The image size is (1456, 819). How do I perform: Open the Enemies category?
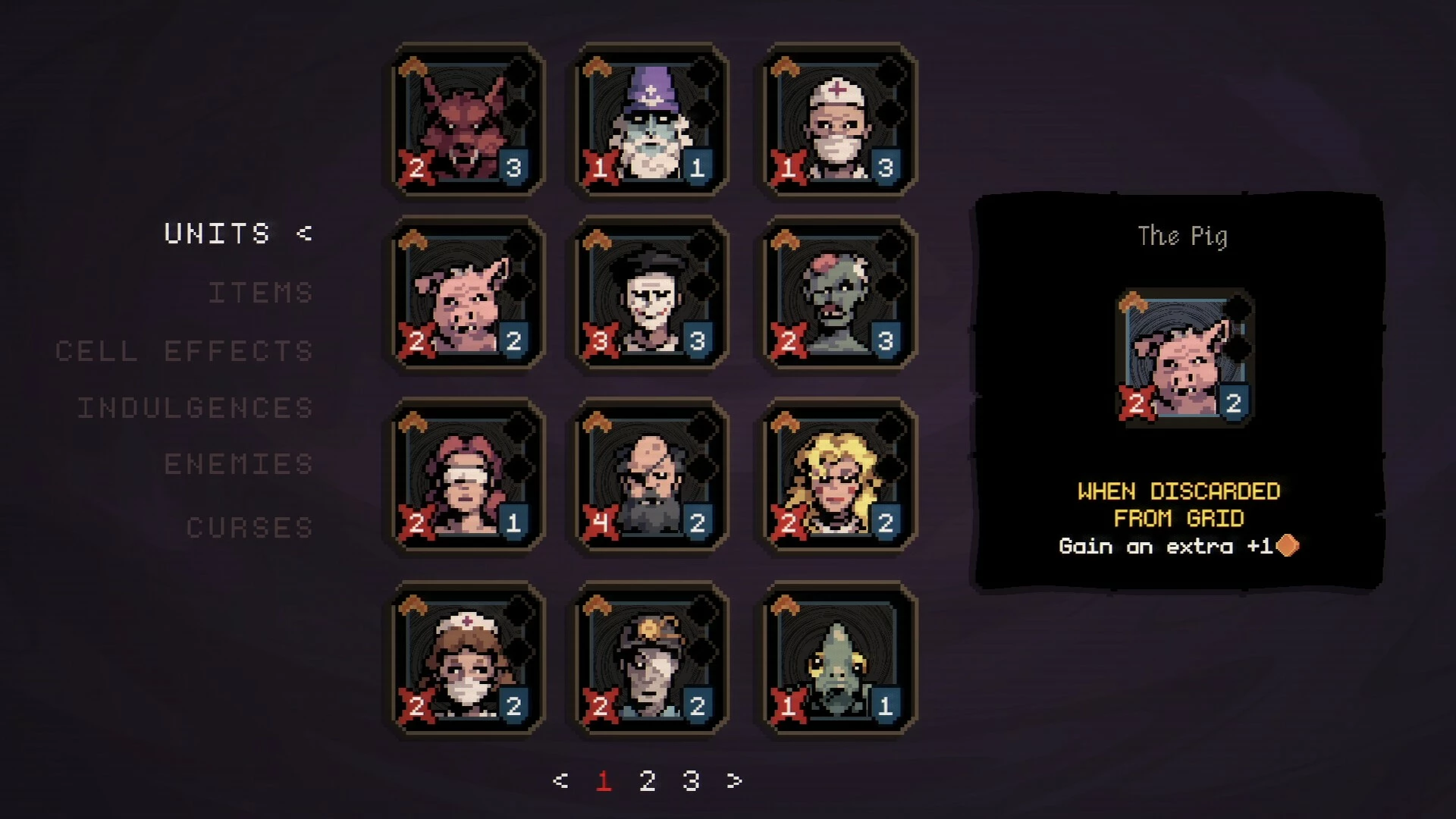click(x=239, y=464)
